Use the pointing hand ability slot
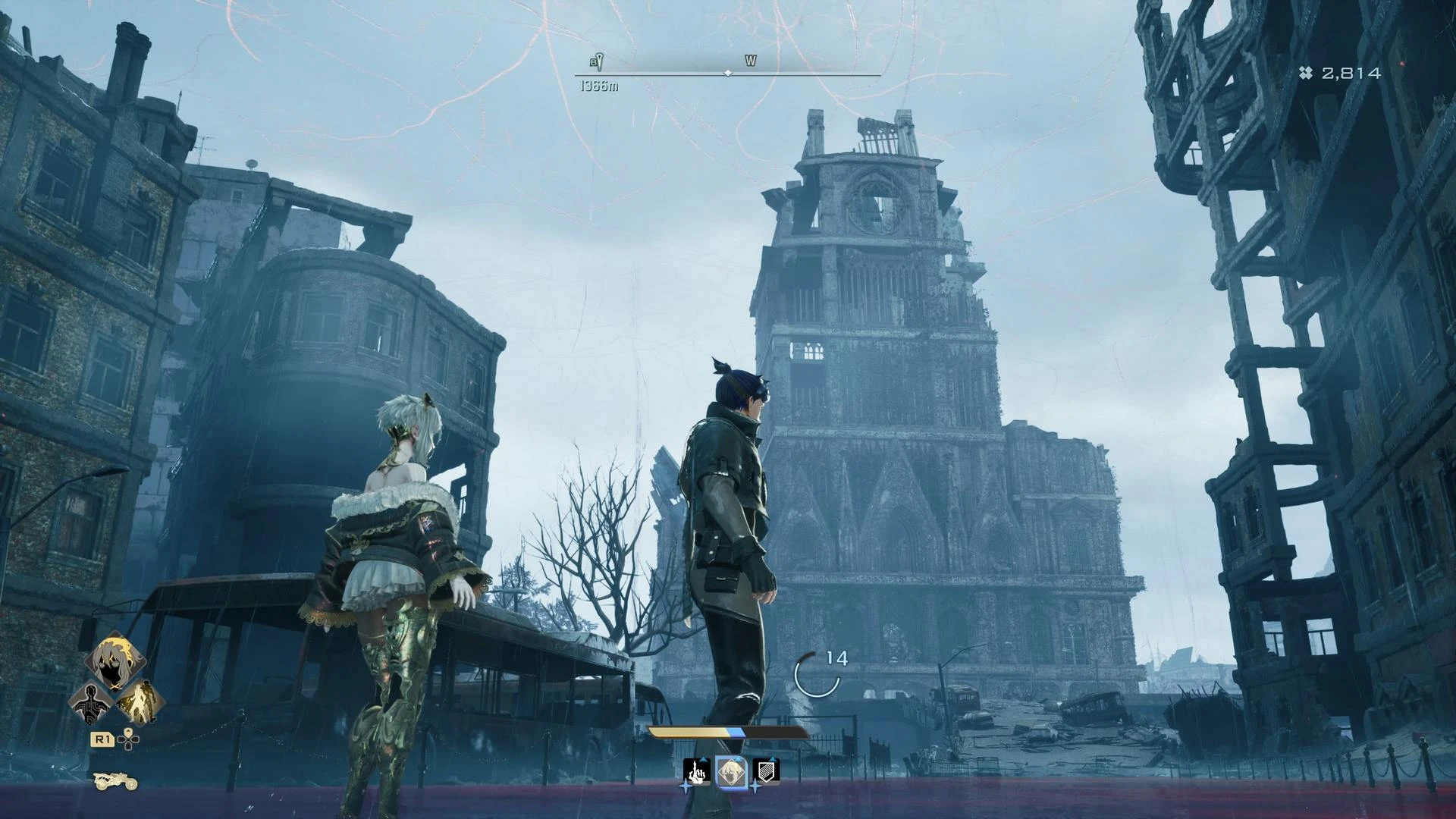 click(696, 772)
